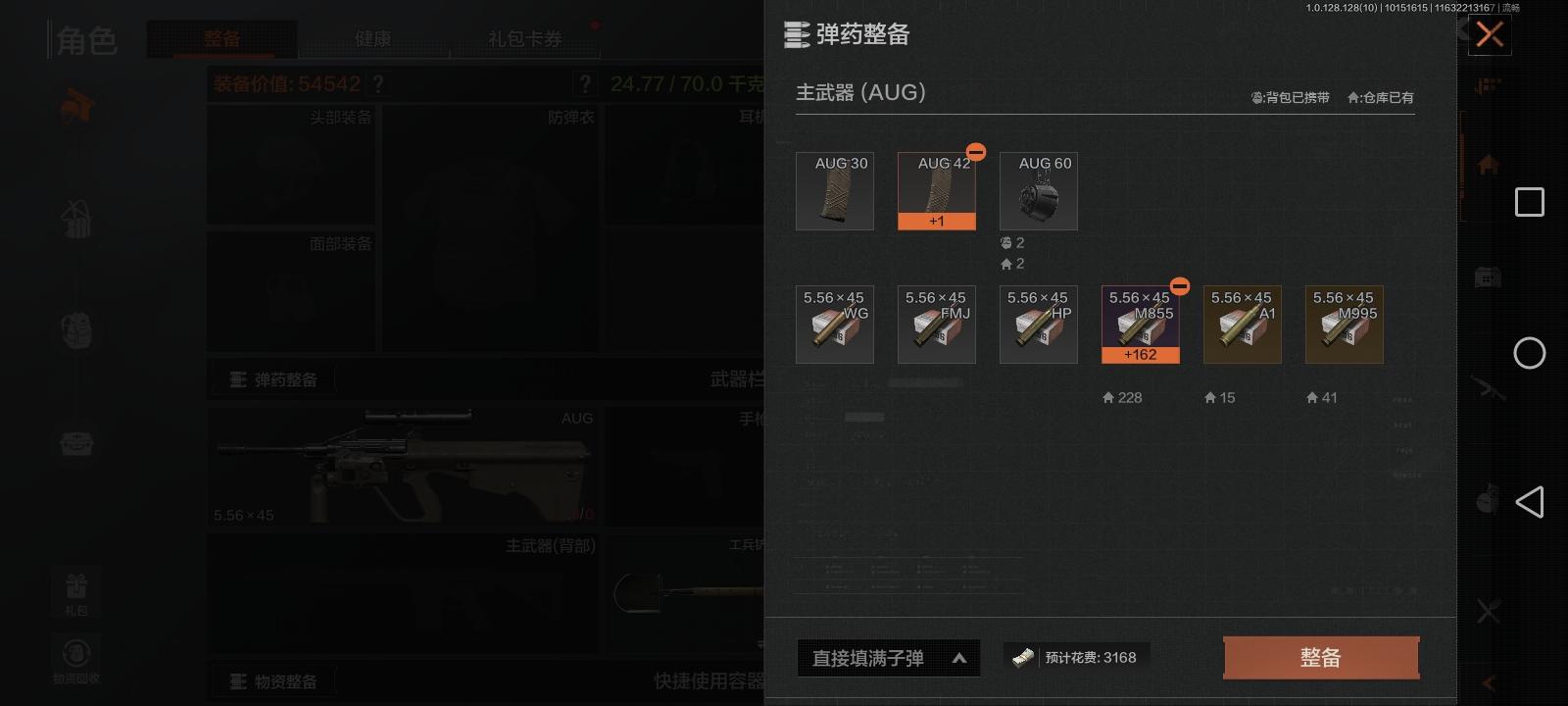Click the 弹药整备 magazine icon in left panel

pyautogui.click(x=238, y=378)
